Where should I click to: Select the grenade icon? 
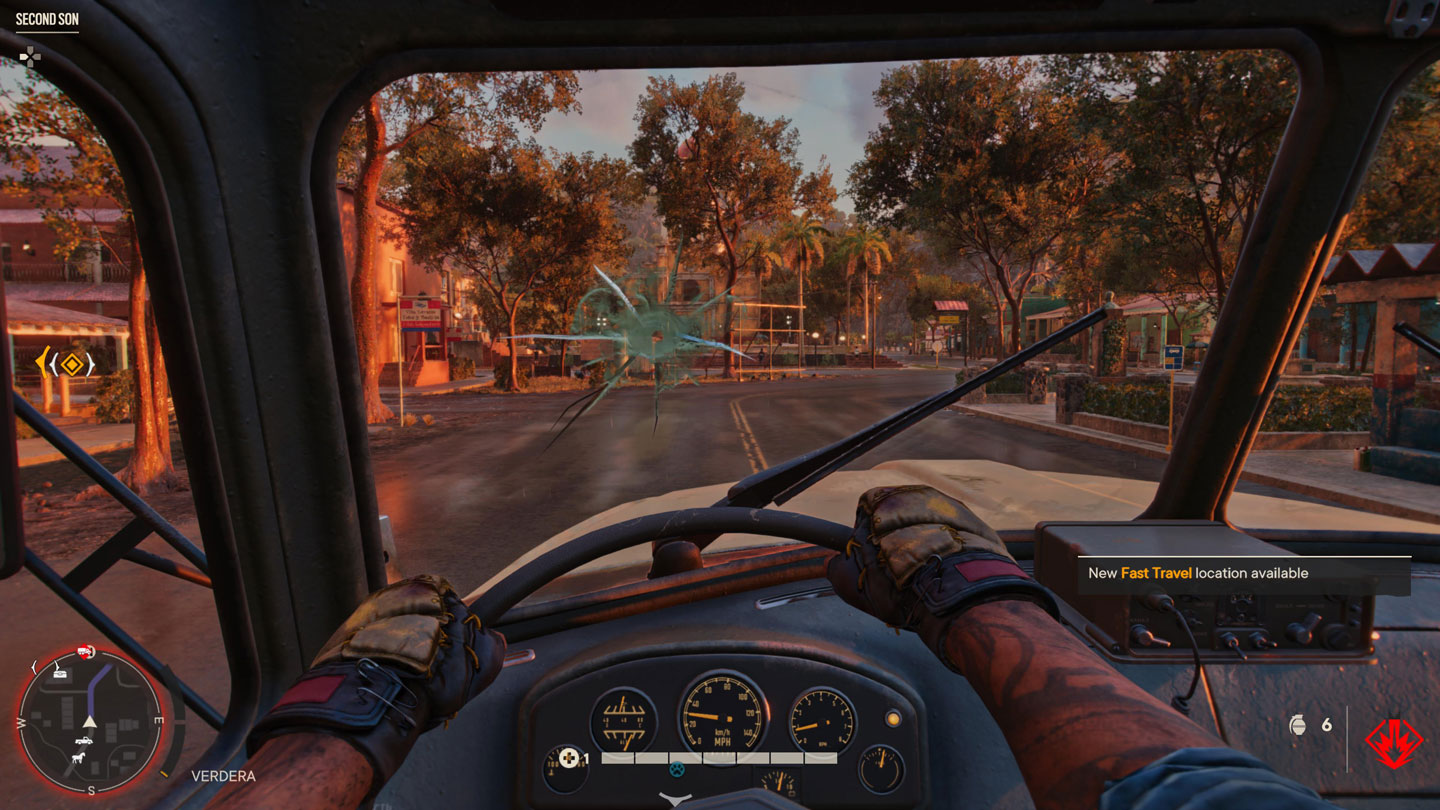click(x=1297, y=725)
